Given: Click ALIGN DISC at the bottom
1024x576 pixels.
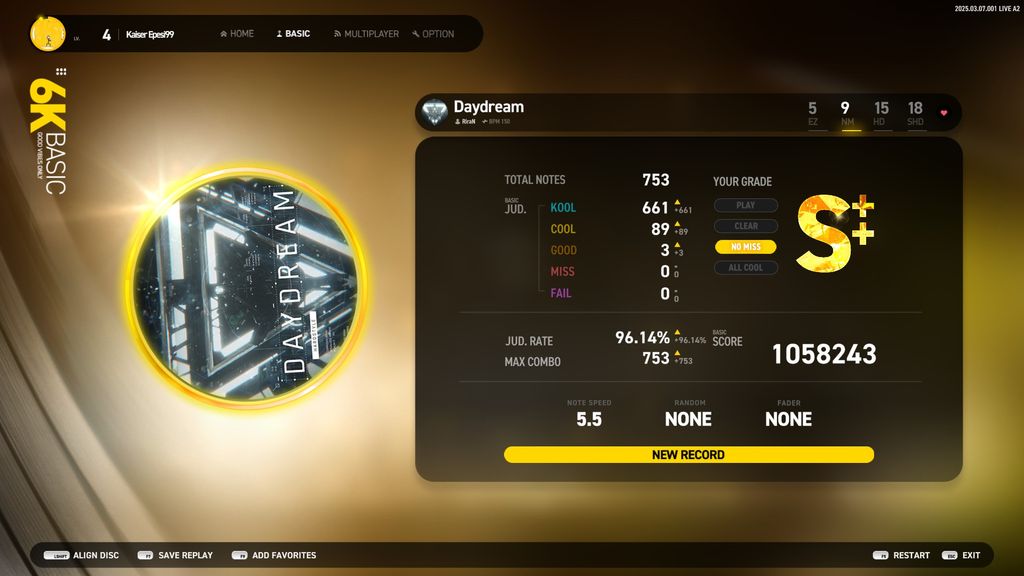Looking at the screenshot, I should point(82,555).
